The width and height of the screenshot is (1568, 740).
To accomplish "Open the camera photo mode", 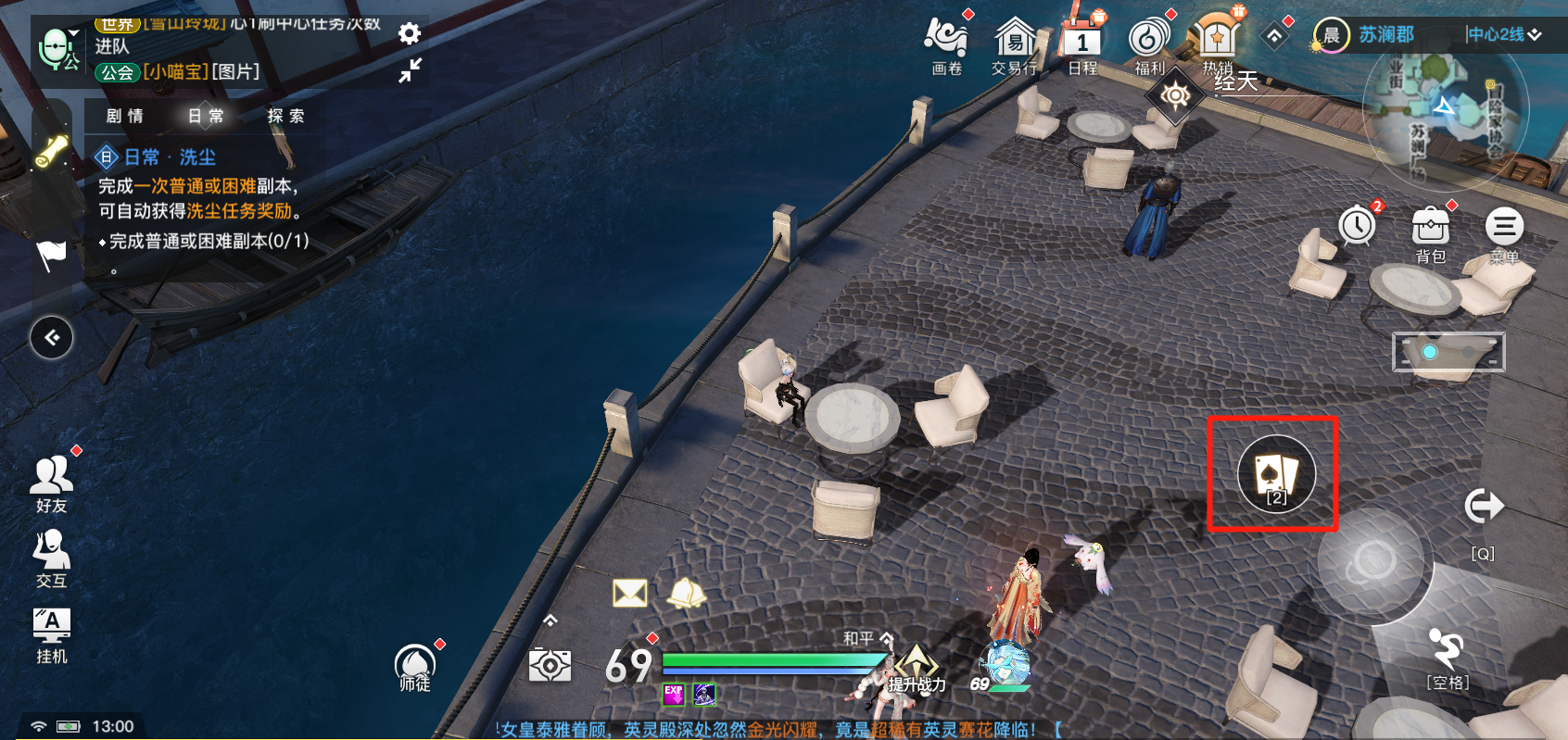I will click(550, 665).
